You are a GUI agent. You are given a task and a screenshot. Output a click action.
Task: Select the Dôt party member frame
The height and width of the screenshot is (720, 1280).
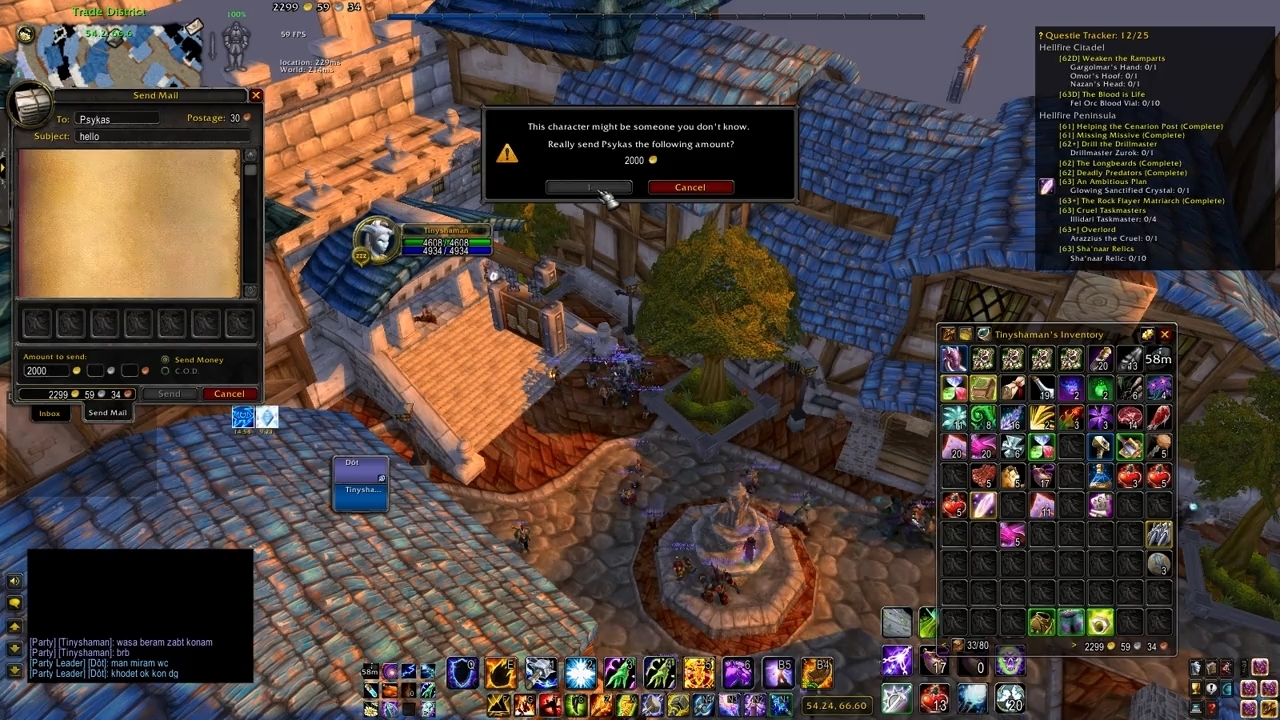coord(360,468)
